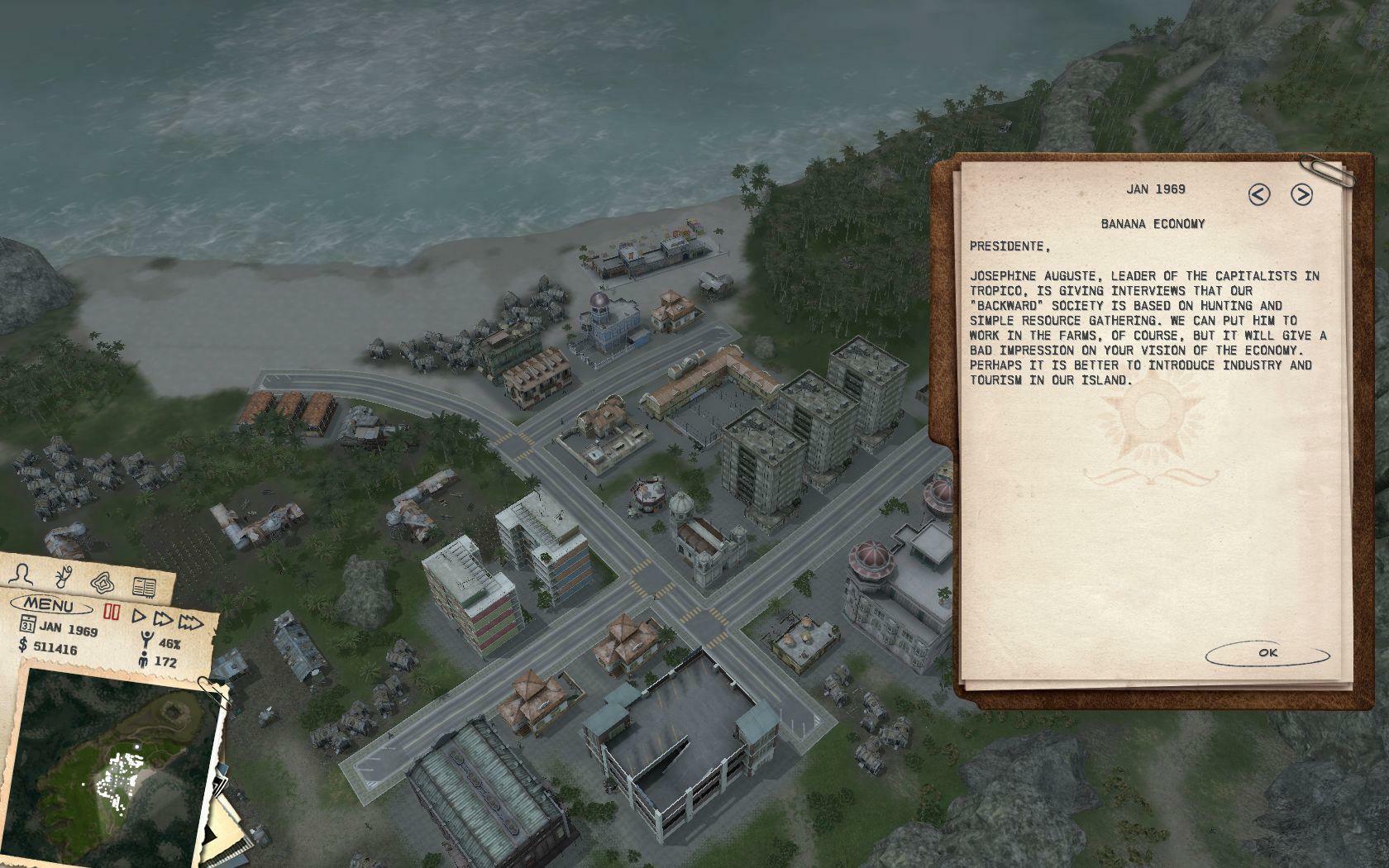Screen dimensions: 1389x868
Task: Unpause the game via the red pause toggle
Action: (112, 612)
